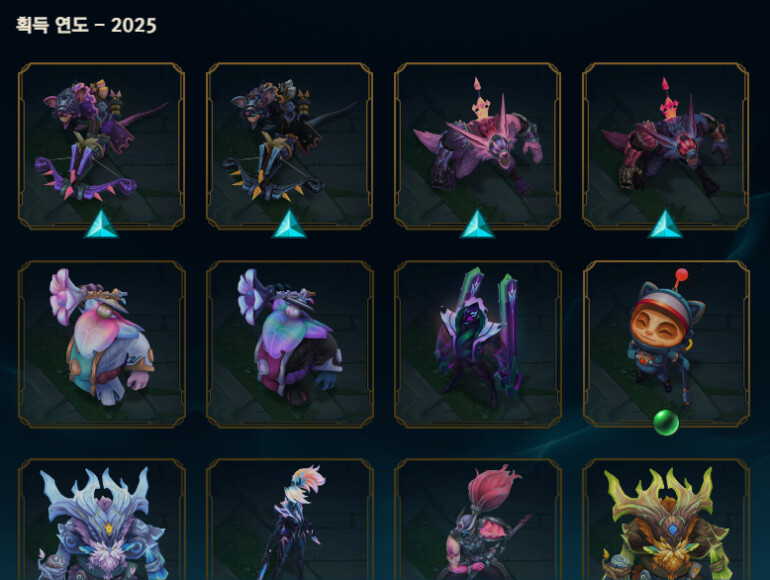The height and width of the screenshot is (580, 770).
Task: Select the pink flower-horn Bard skin tile
Action: [x=101, y=343]
